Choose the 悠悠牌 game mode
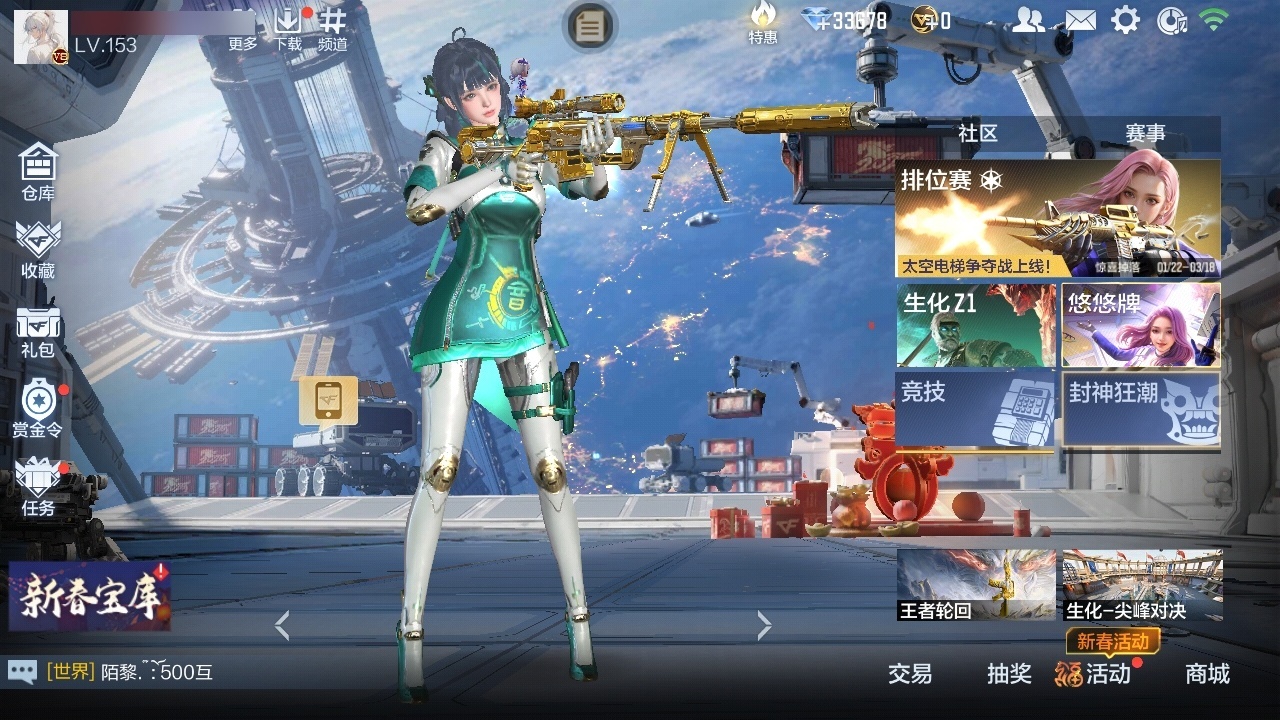1280x720 pixels. tap(1141, 325)
